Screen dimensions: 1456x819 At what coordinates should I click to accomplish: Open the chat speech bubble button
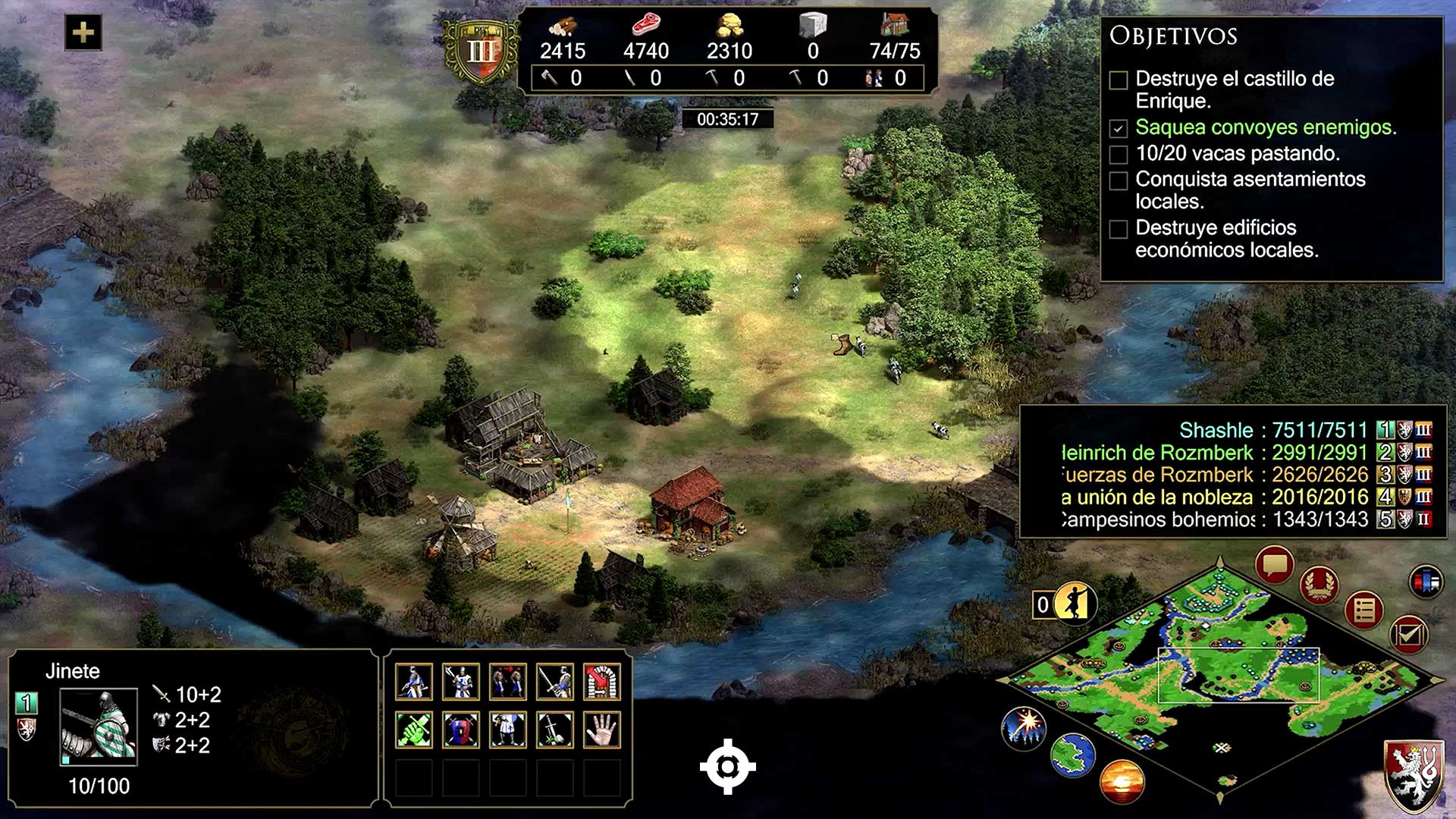point(1274,565)
